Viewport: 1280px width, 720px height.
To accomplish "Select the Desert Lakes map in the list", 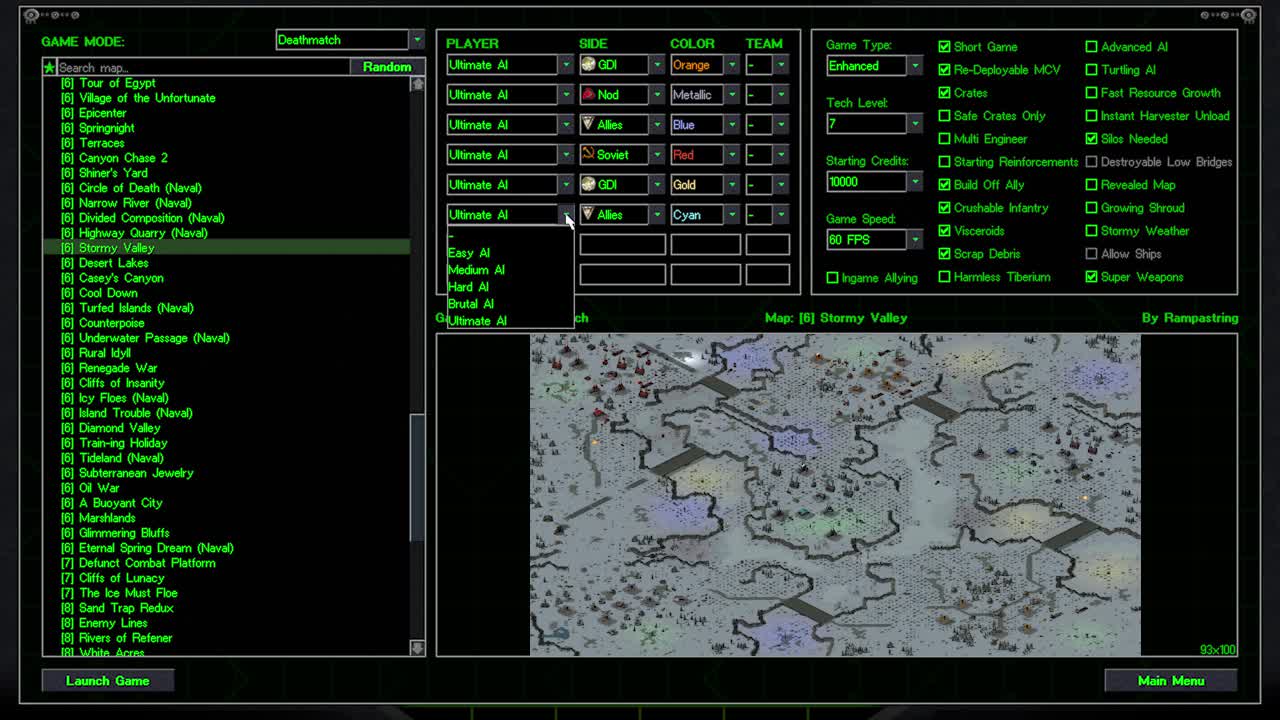I will [x=108, y=262].
